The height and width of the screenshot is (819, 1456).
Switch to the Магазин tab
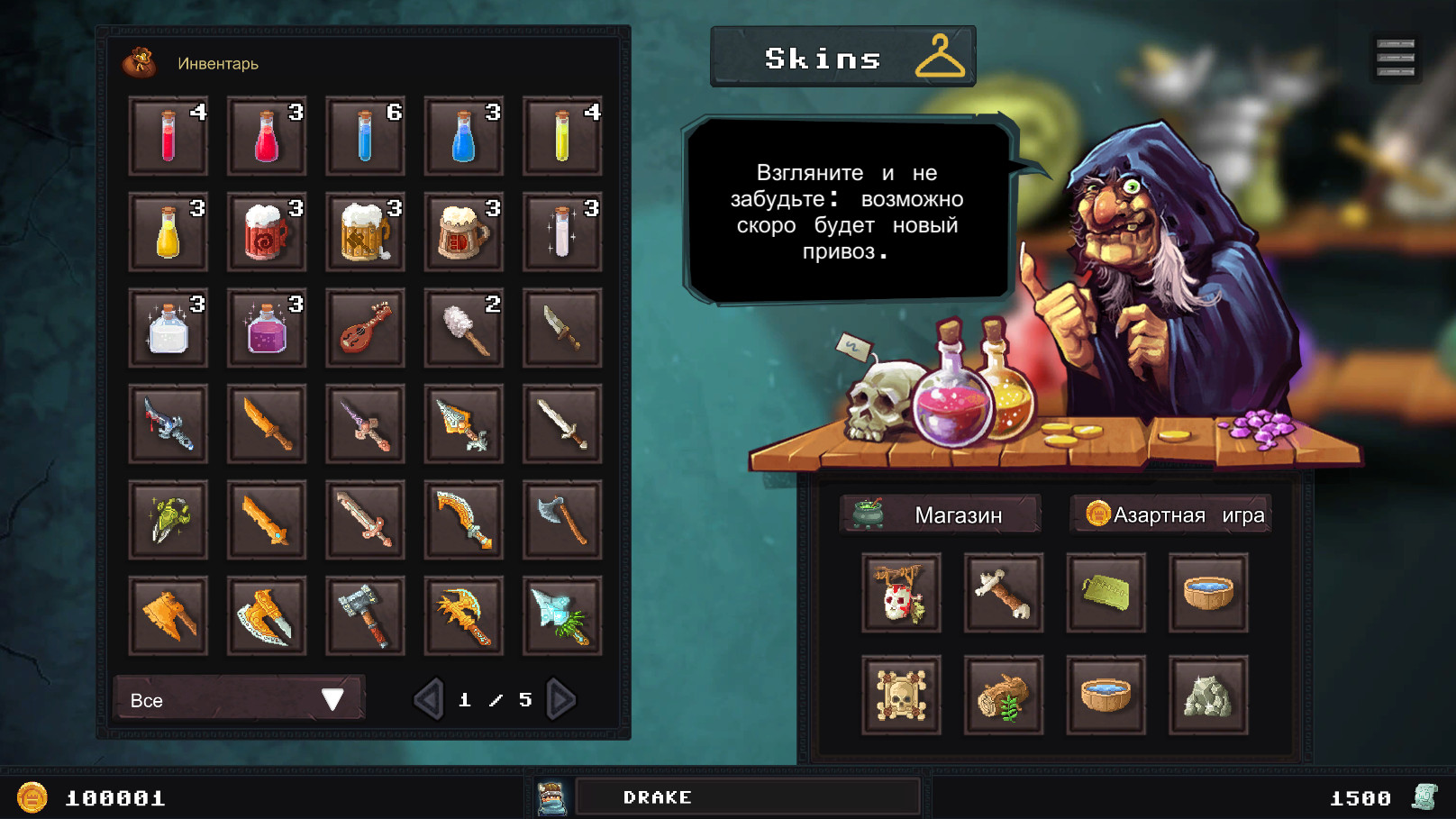tap(940, 514)
